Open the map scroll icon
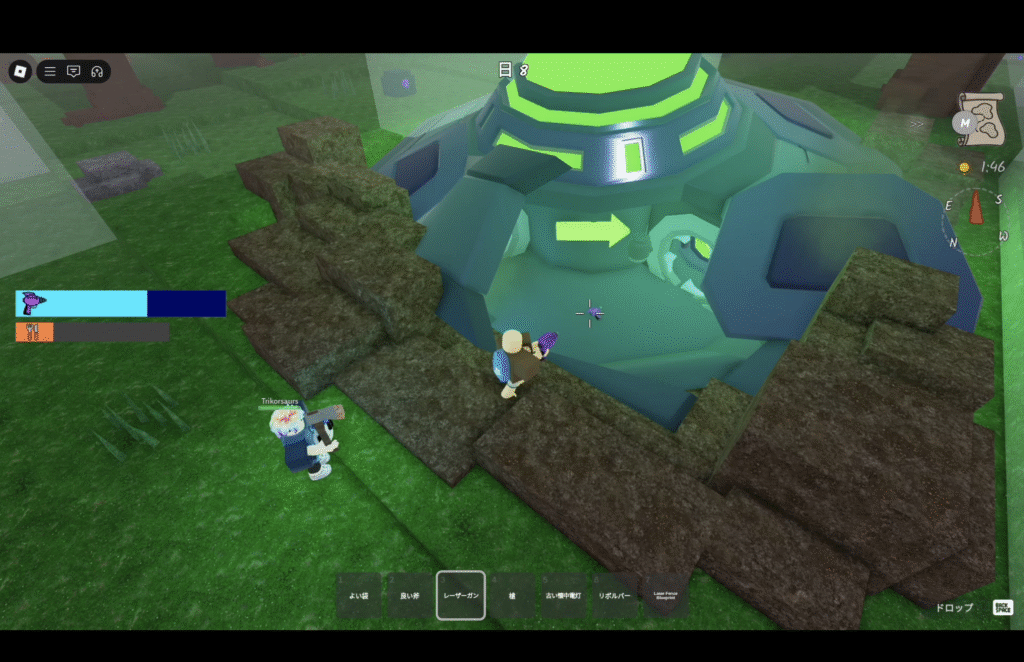 tap(977, 118)
